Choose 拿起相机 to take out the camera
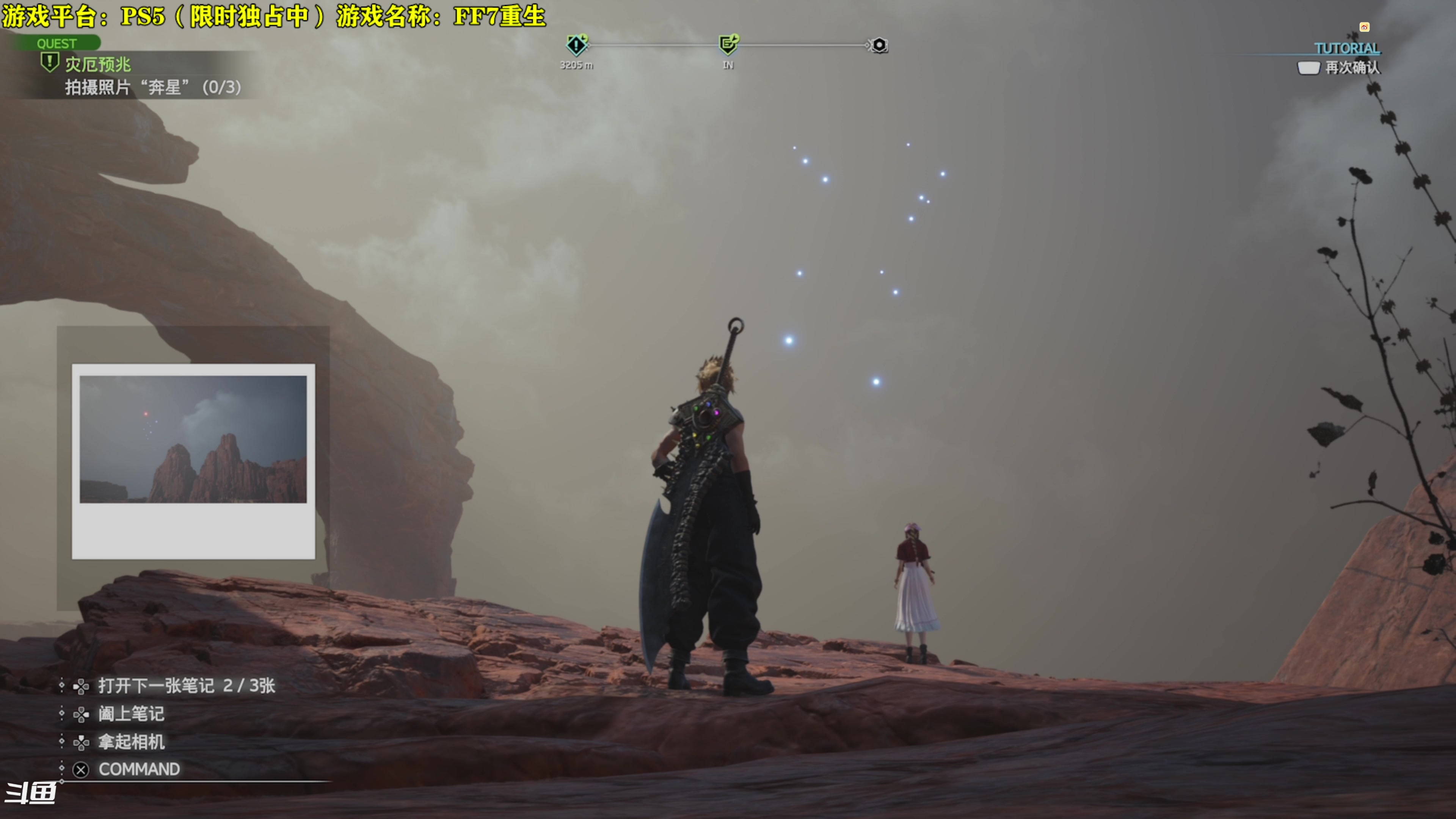Viewport: 1456px width, 819px height. (131, 742)
